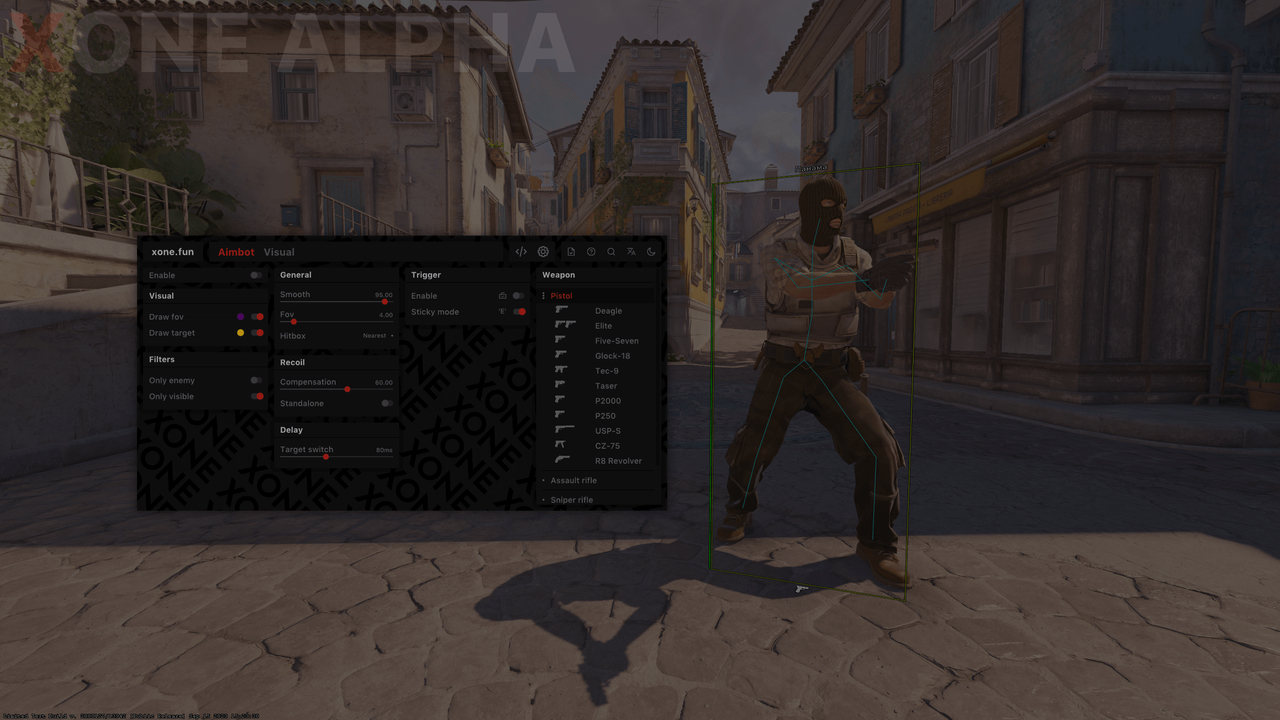Image resolution: width=1280 pixels, height=720 pixels.
Task: Expand the Sniper rifle weapon category
Action: [571, 499]
